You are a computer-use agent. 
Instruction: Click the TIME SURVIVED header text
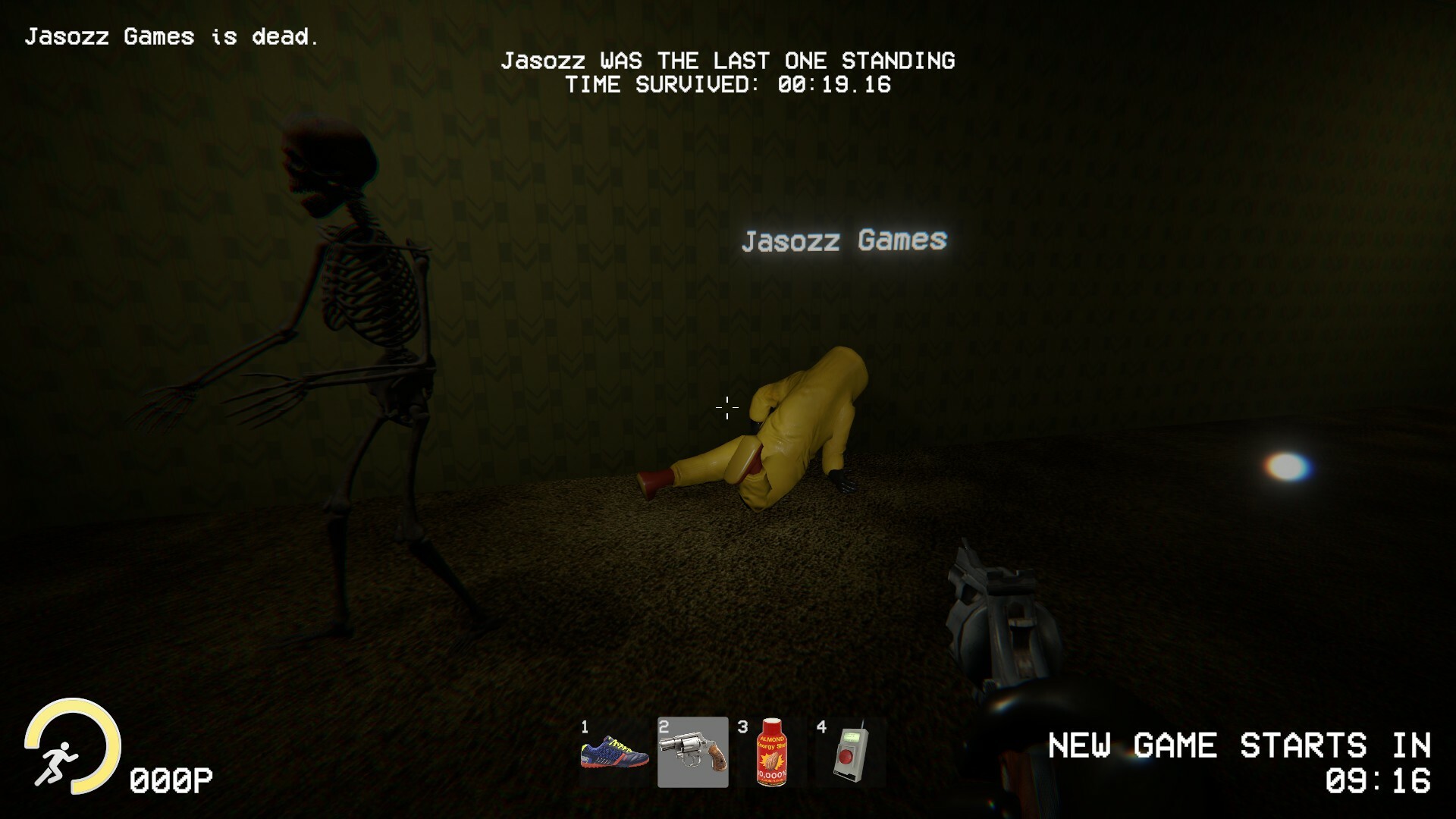click(x=730, y=85)
